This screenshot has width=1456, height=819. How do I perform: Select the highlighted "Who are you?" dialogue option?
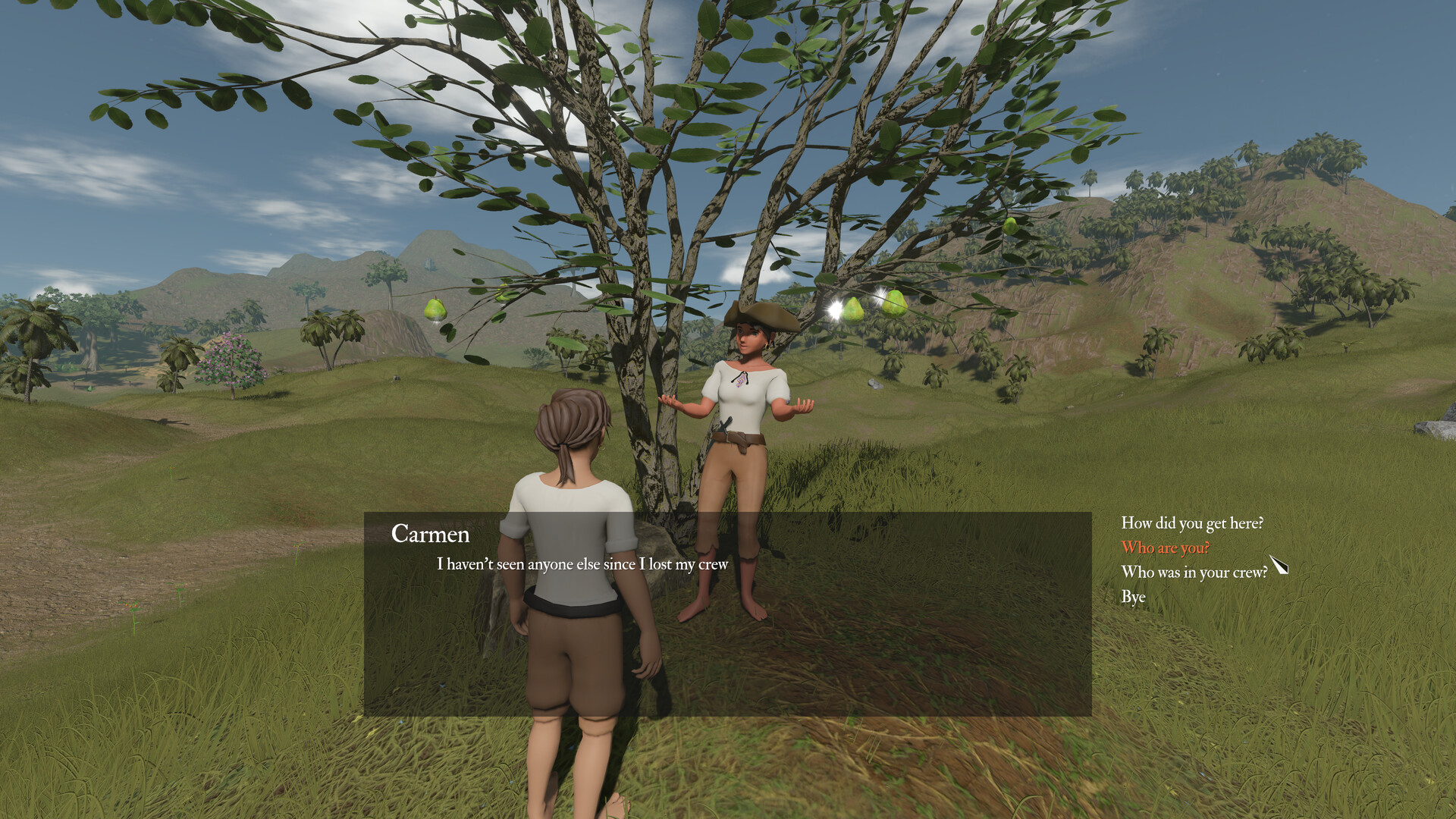(1165, 548)
